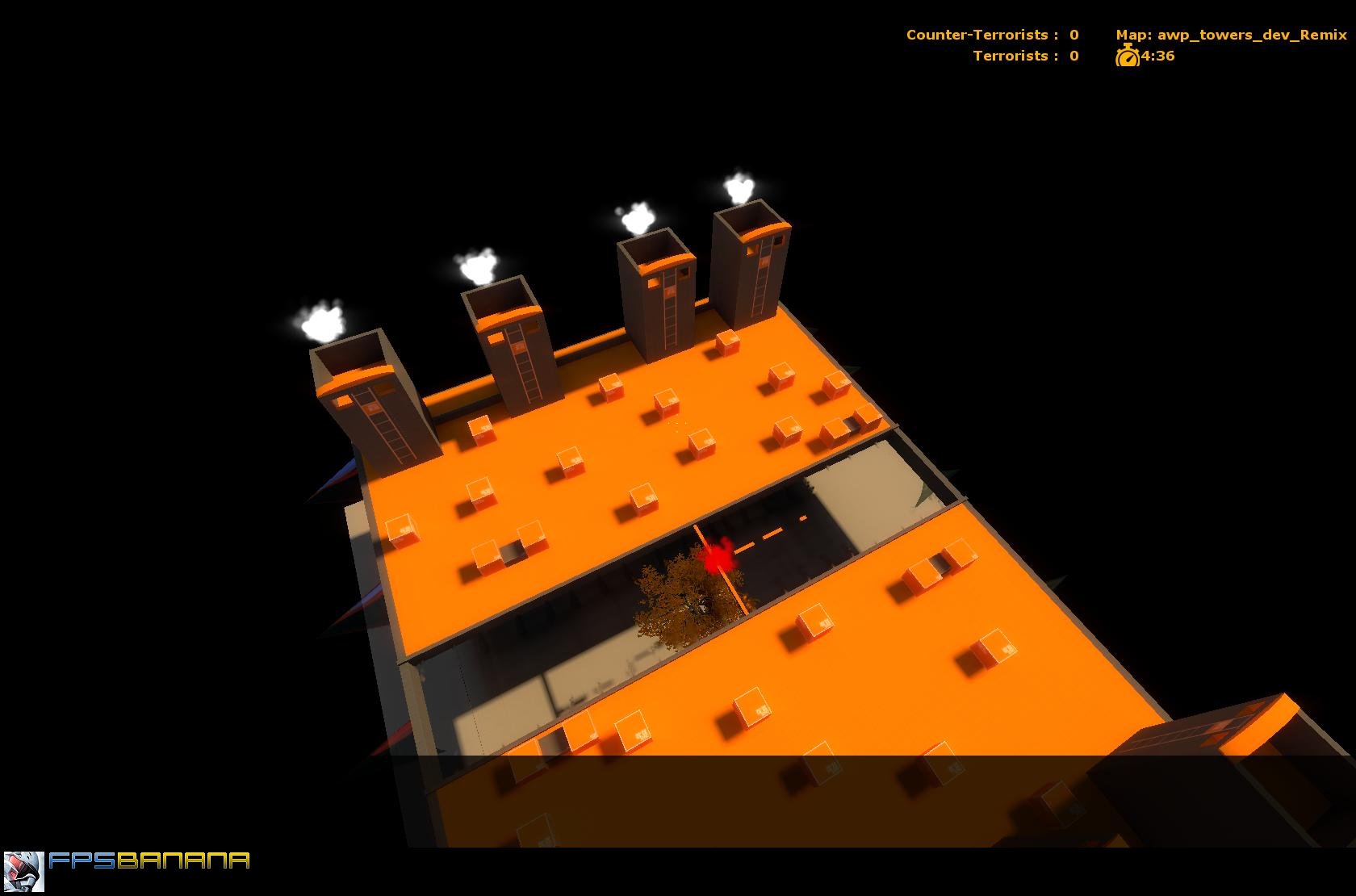Click the stopwatch timer icon
Screen dimensions: 1356x896
pyautogui.click(x=1128, y=57)
